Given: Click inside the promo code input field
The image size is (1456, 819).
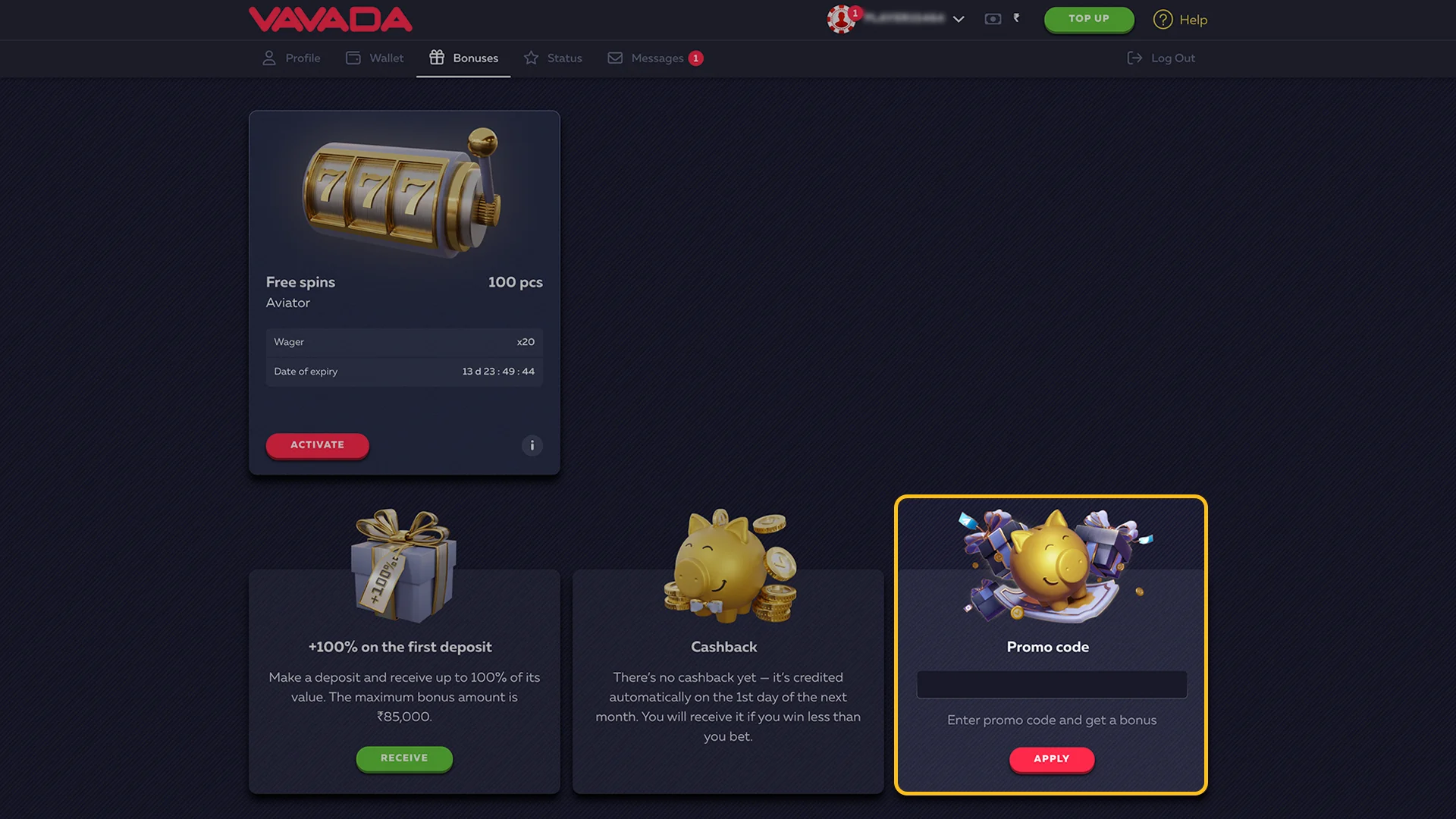Looking at the screenshot, I should (x=1051, y=684).
